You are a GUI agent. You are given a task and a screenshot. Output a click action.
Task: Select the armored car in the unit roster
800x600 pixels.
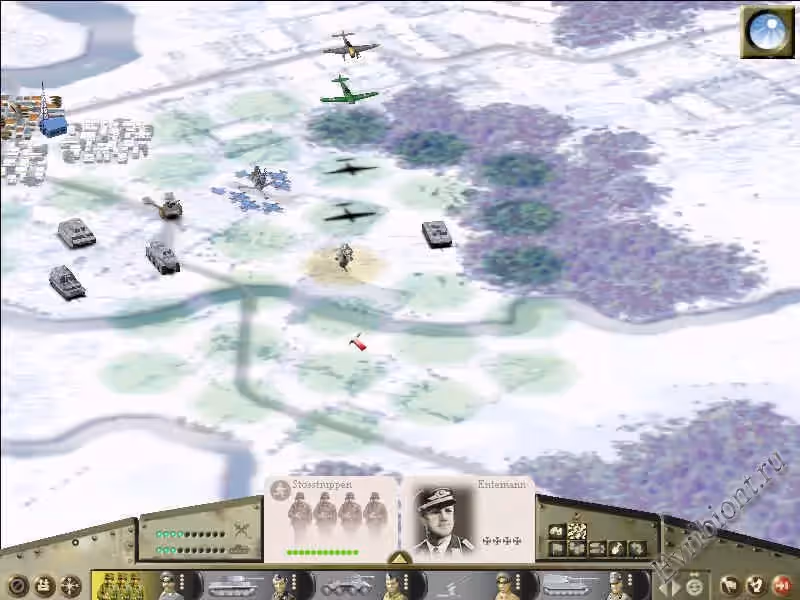(x=345, y=584)
